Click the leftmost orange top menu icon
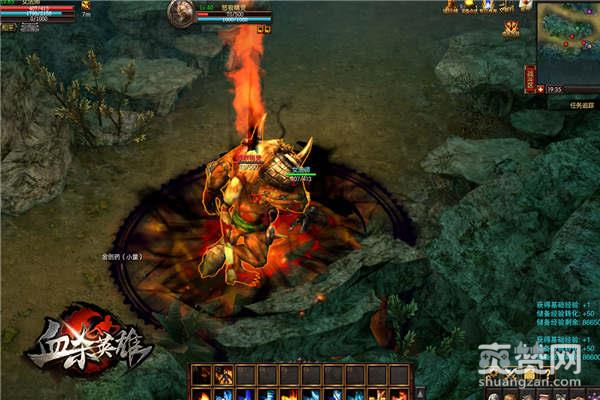 pos(451,5)
